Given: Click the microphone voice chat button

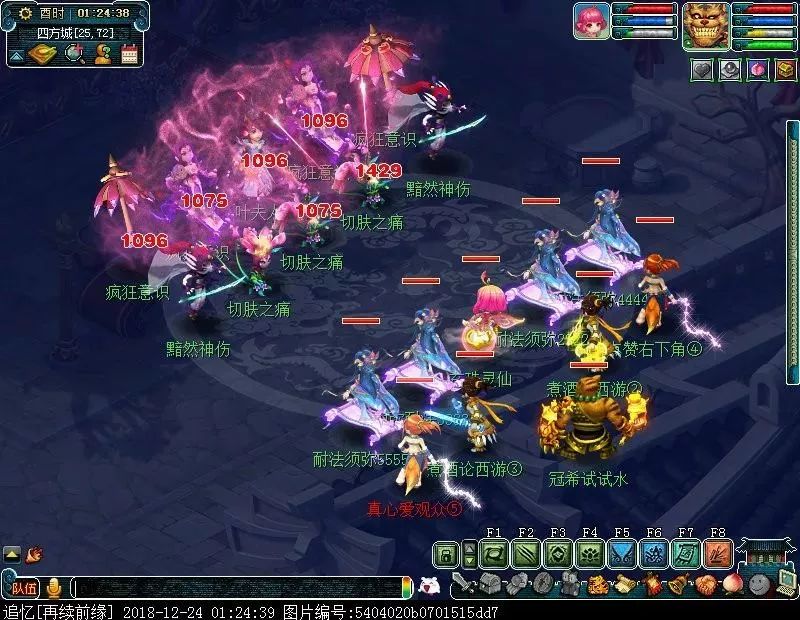Looking at the screenshot, I should point(53,588).
